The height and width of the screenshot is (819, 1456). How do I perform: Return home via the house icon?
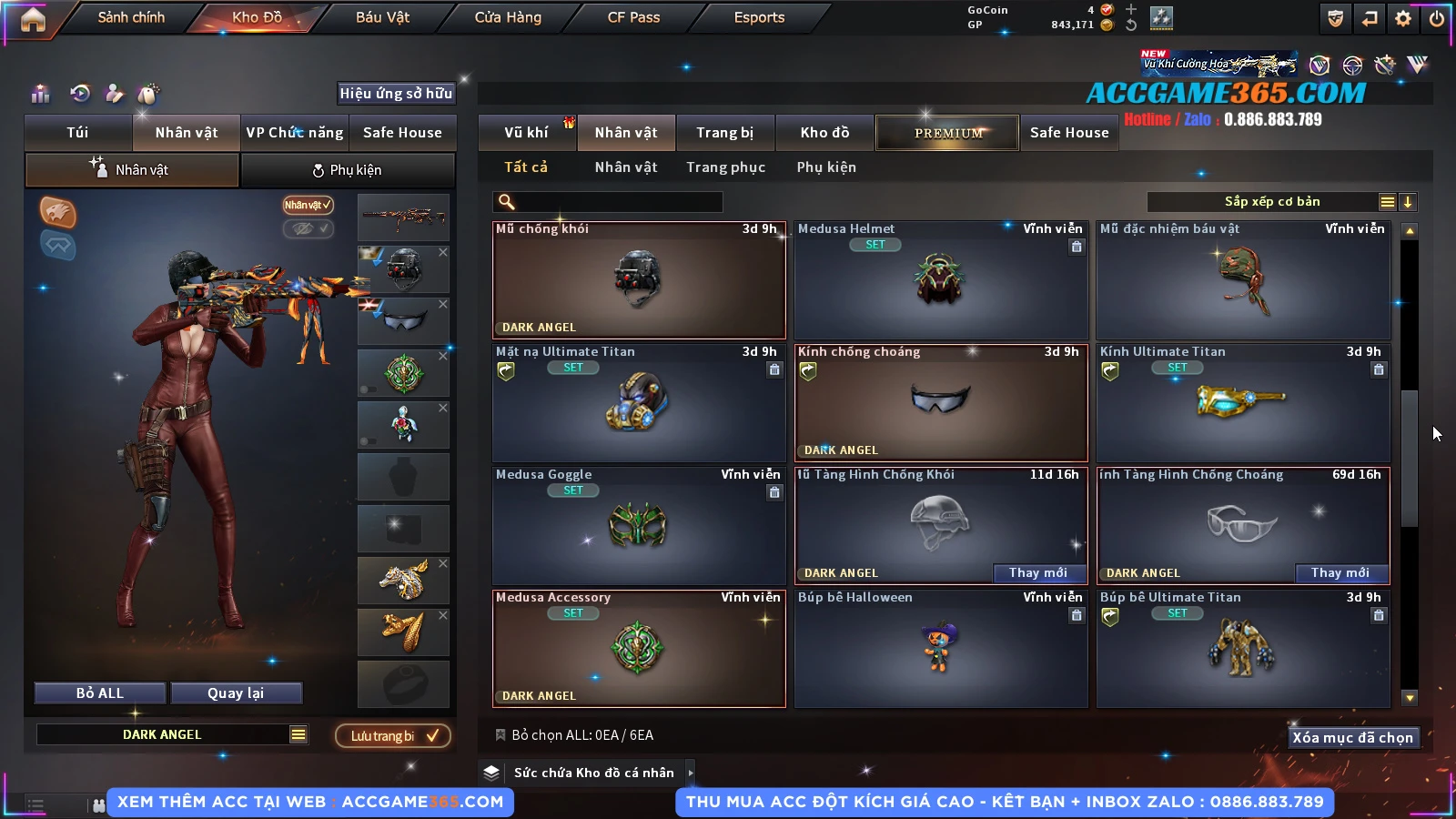click(x=33, y=19)
